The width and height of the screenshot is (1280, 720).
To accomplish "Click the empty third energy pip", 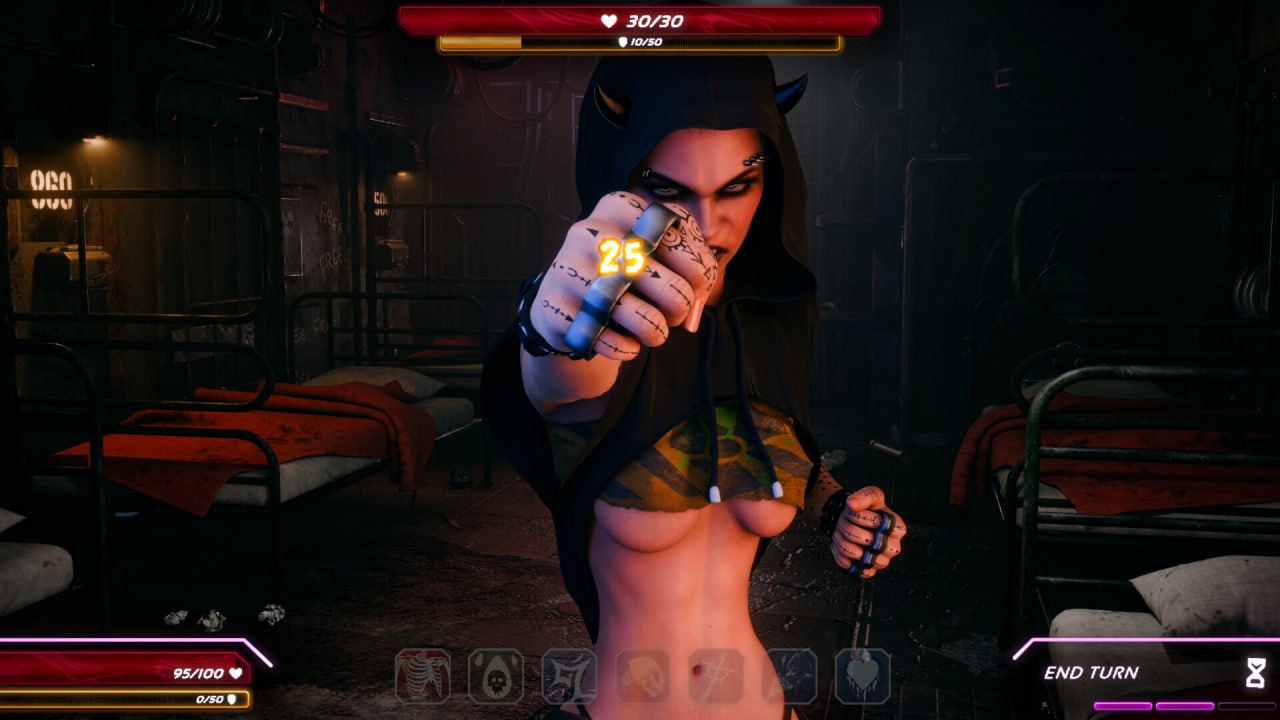I will click(x=1247, y=706).
